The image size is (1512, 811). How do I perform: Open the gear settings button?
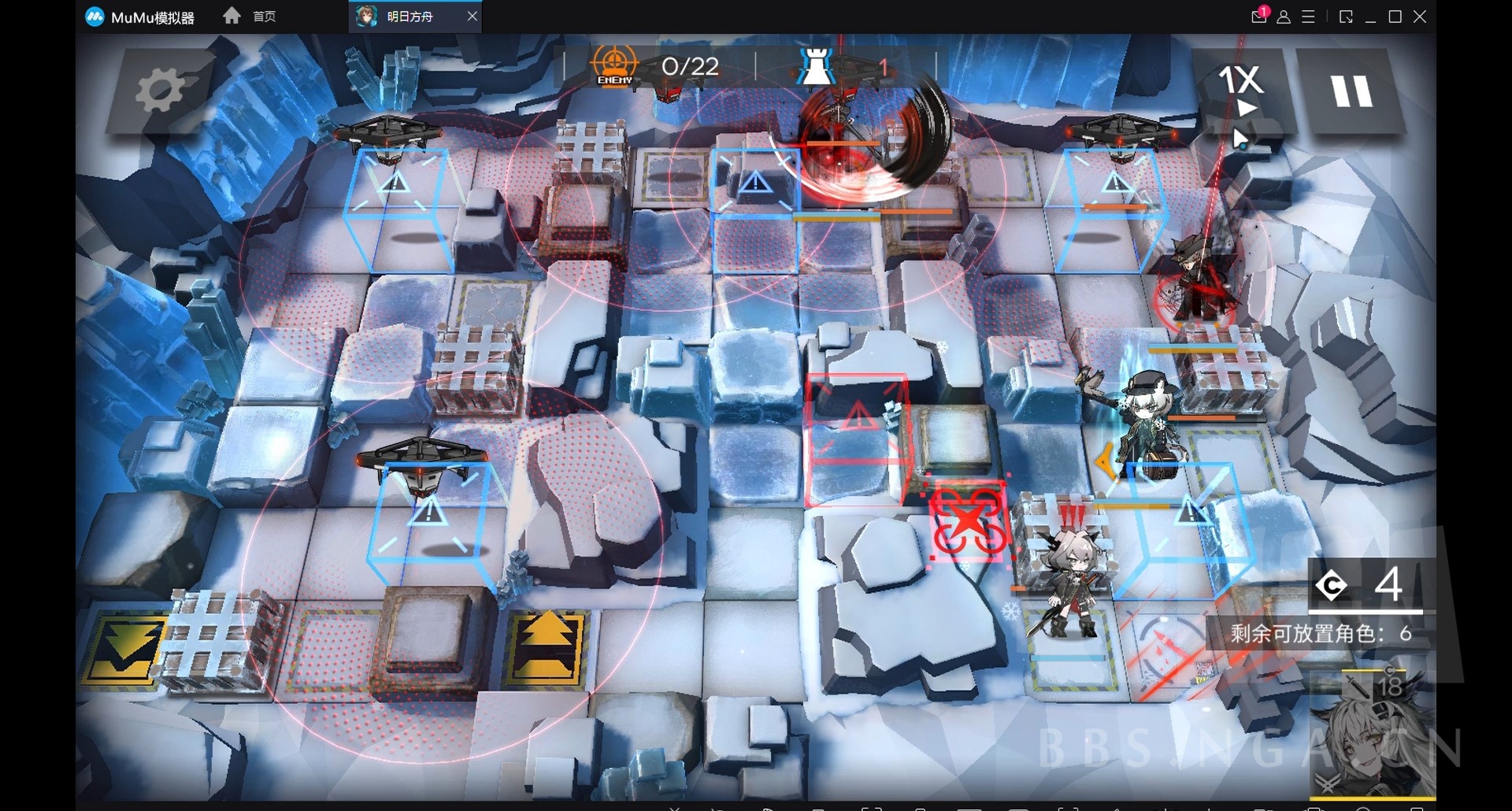(160, 91)
